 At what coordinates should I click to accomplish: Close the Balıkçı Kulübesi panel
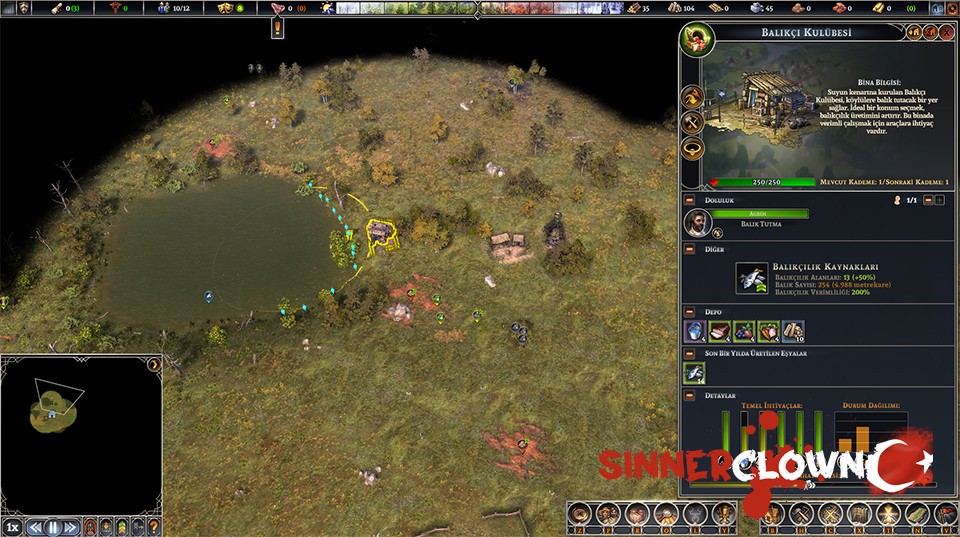pos(945,32)
